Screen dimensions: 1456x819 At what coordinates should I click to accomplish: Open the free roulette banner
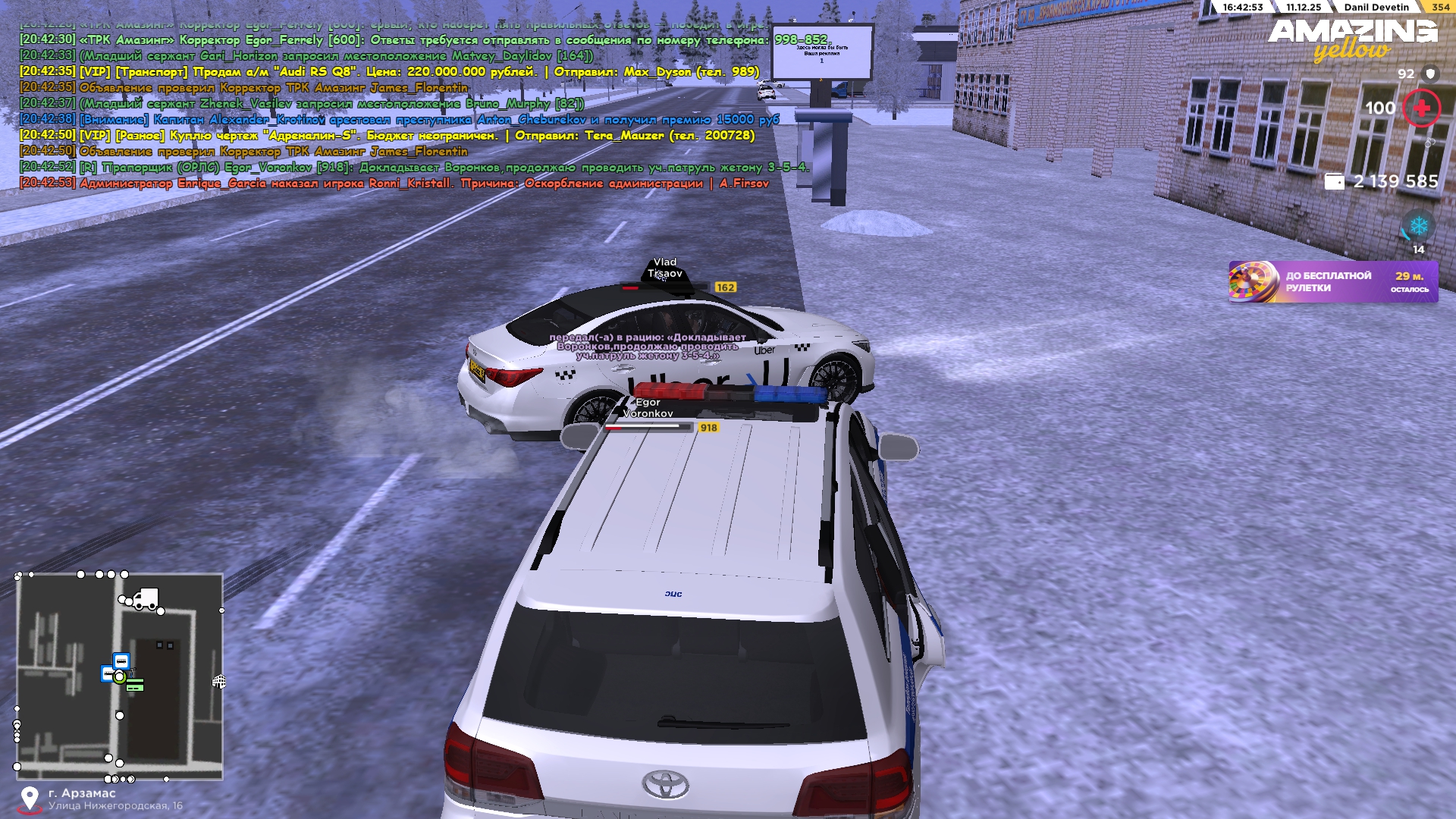tap(1332, 282)
